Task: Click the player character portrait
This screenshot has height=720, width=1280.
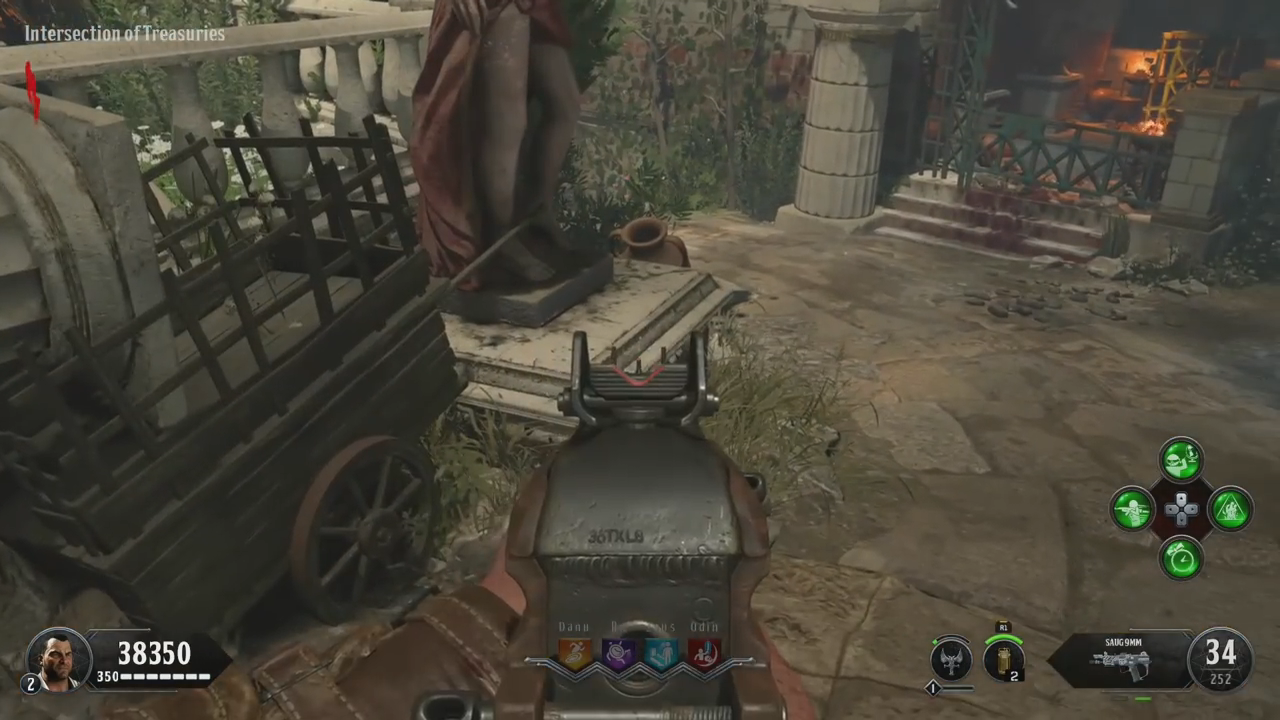Action: [58, 658]
